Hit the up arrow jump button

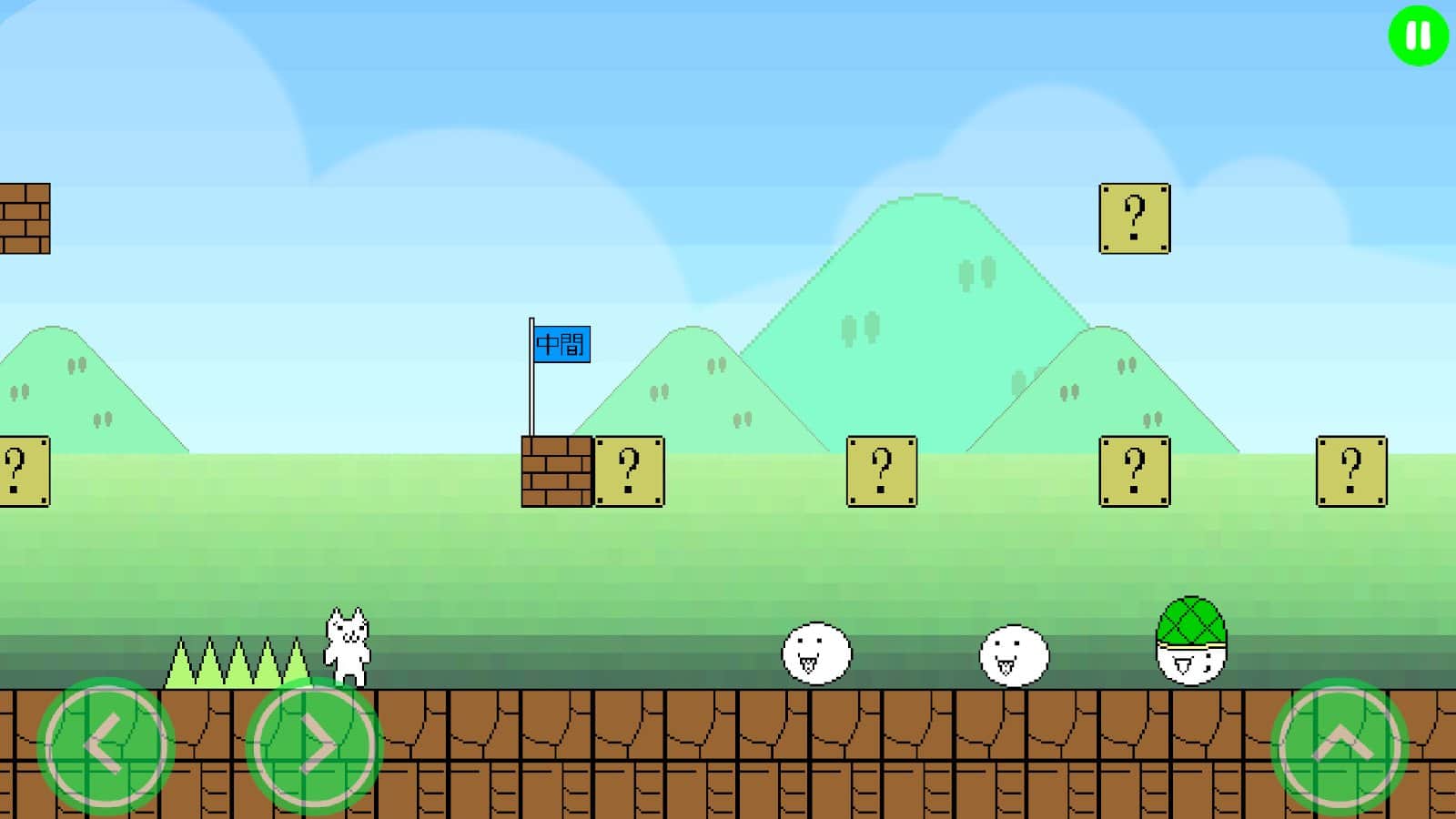pos(1340,745)
